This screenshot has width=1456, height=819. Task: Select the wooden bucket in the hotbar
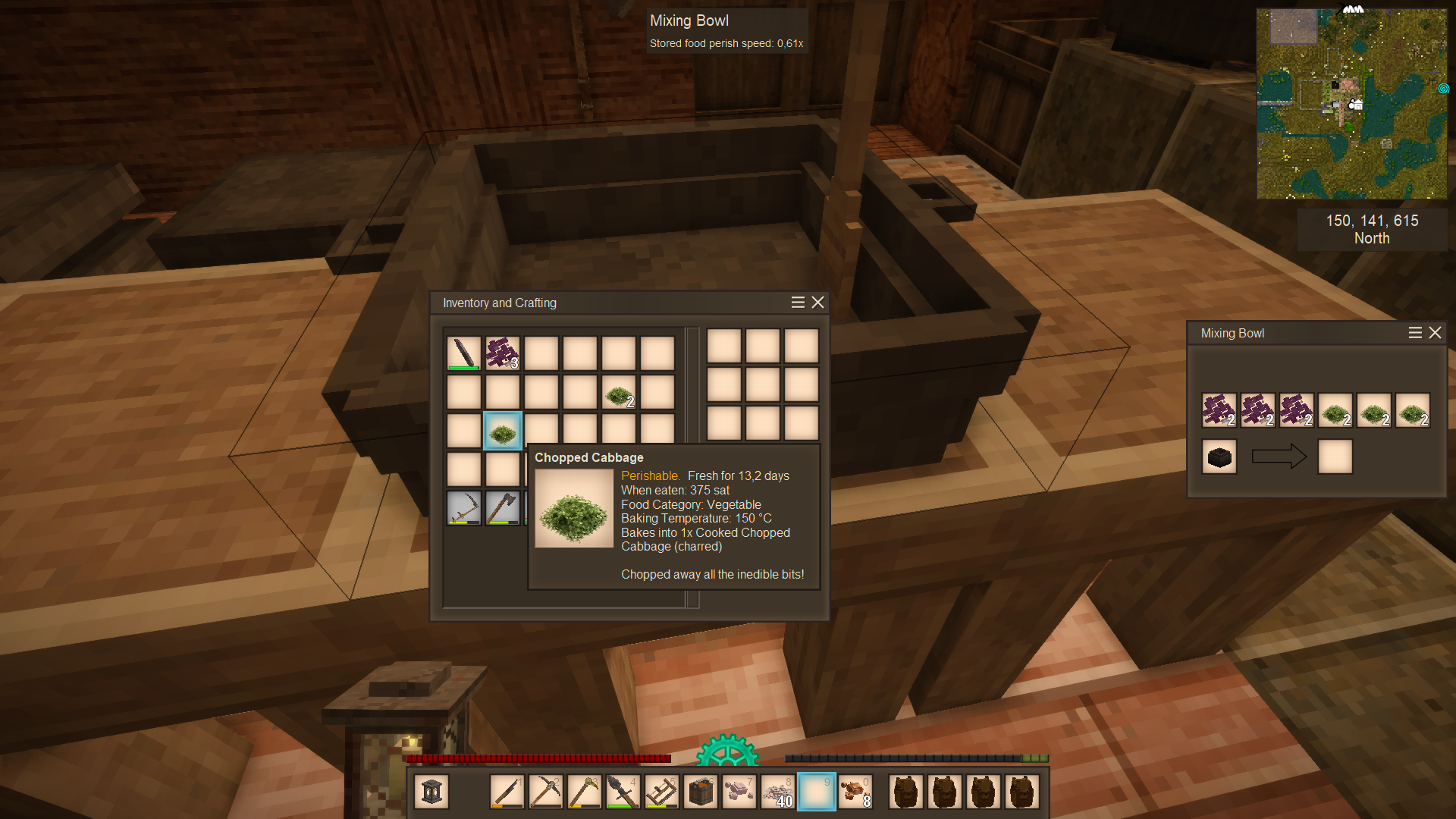point(701,792)
